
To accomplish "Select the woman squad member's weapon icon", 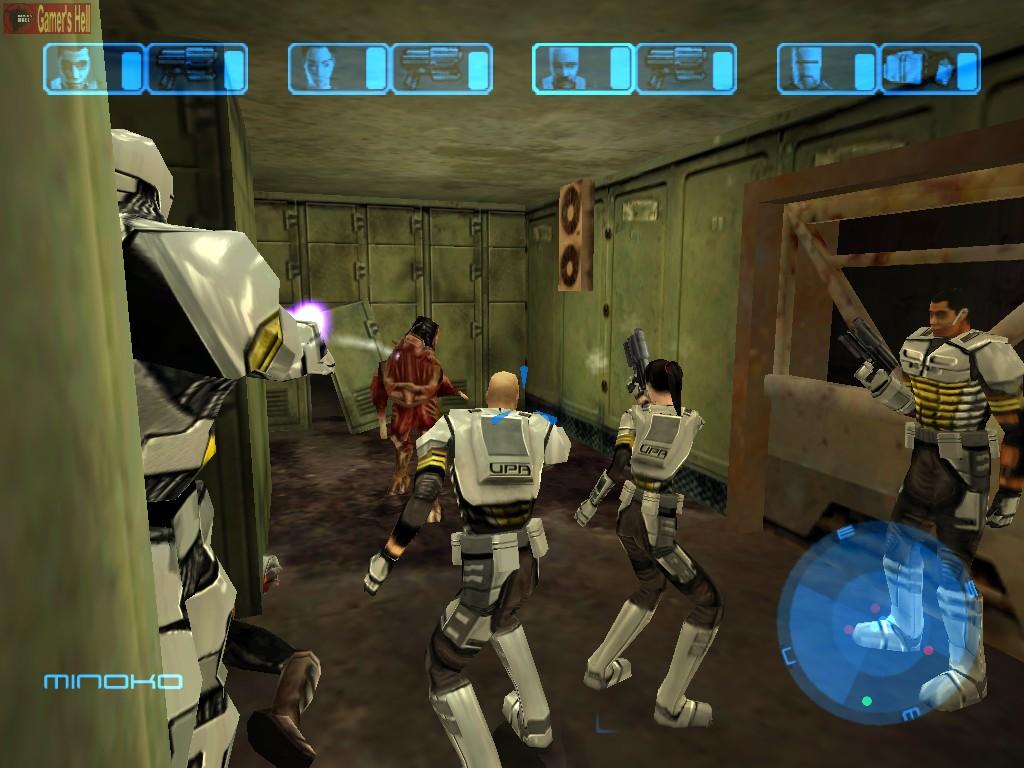I will tap(429, 68).
